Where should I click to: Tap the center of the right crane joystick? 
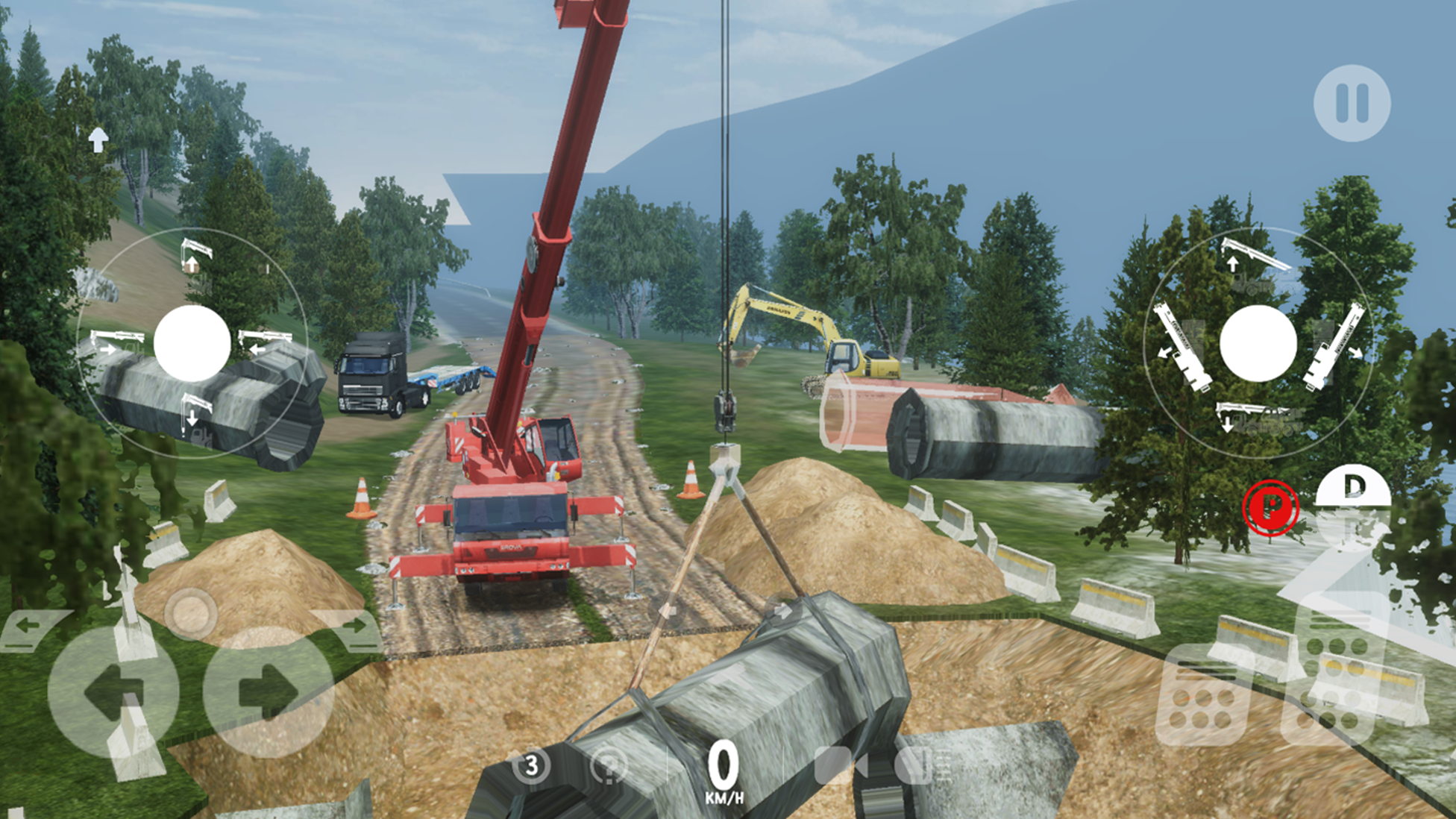[1258, 342]
